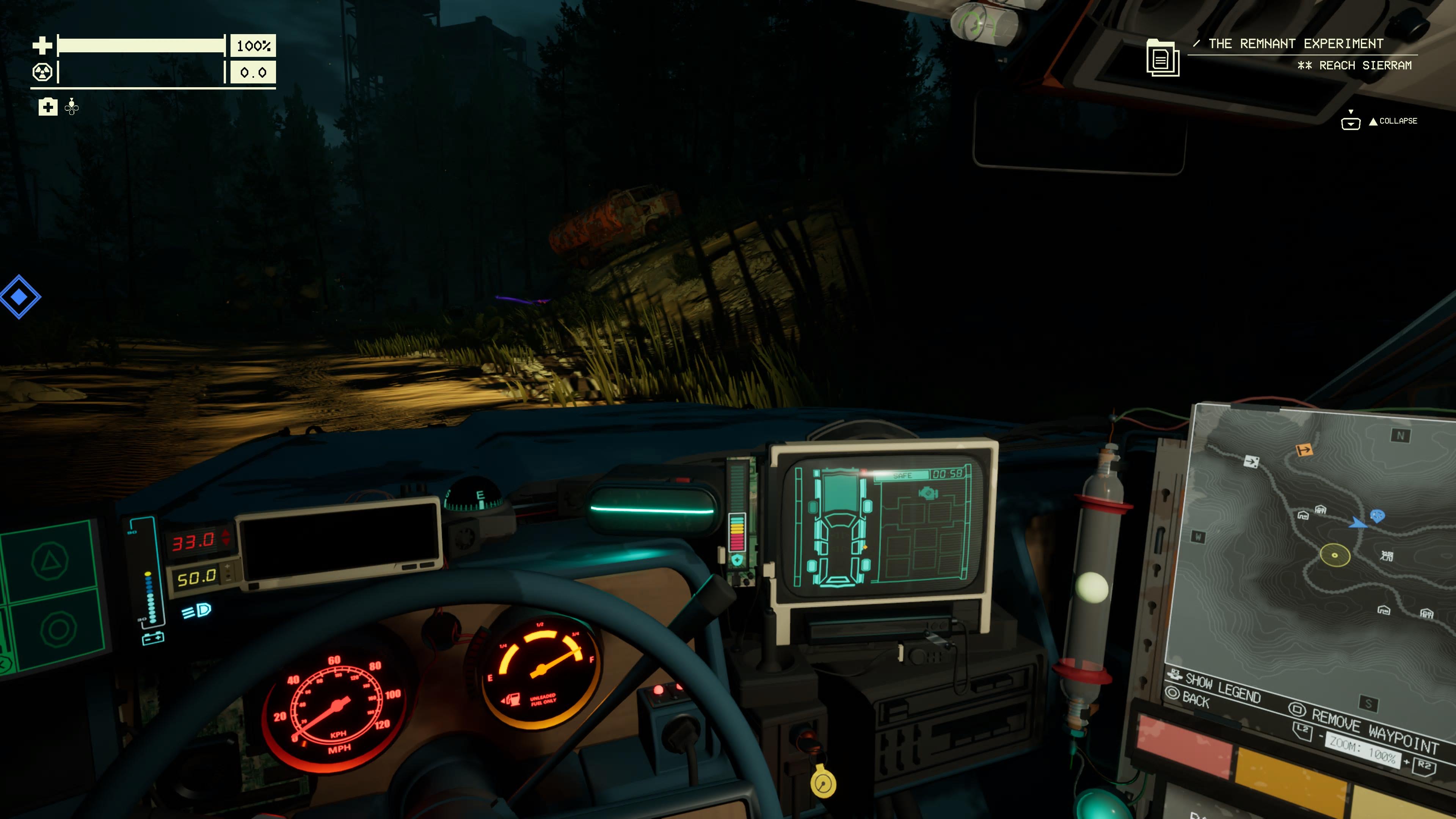Screen dimensions: 1456x819
Task: Click the blue diamond waypoint indicator
Action: click(19, 297)
